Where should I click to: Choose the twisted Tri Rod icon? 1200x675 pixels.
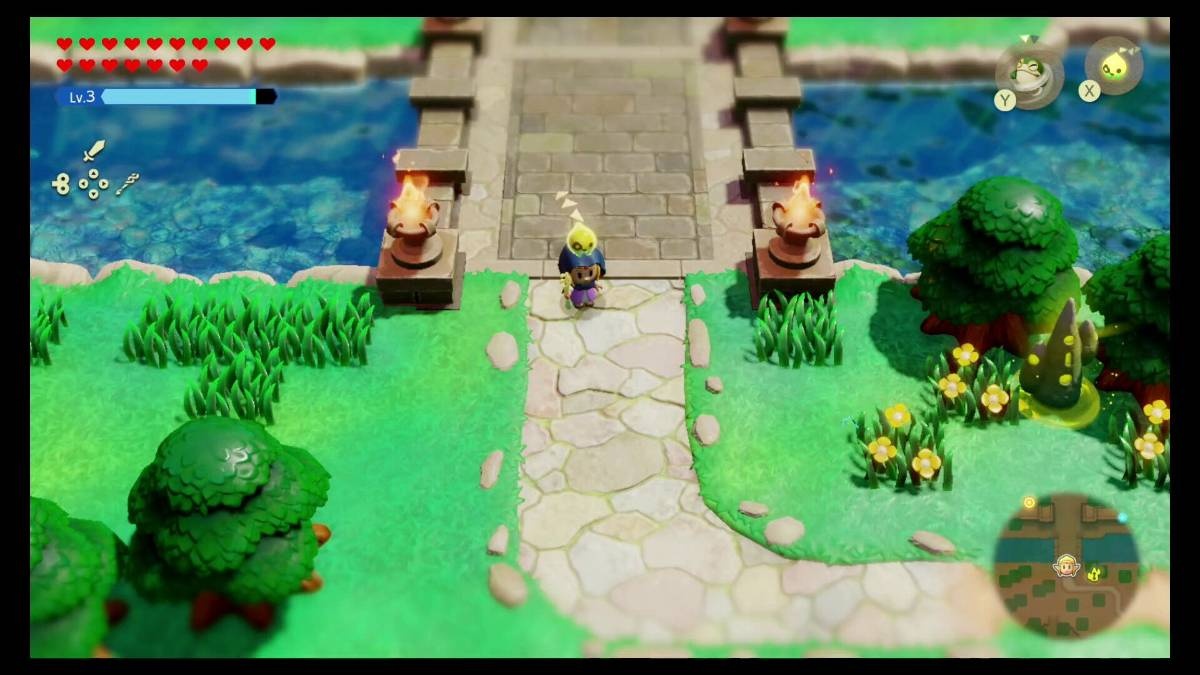[126, 183]
